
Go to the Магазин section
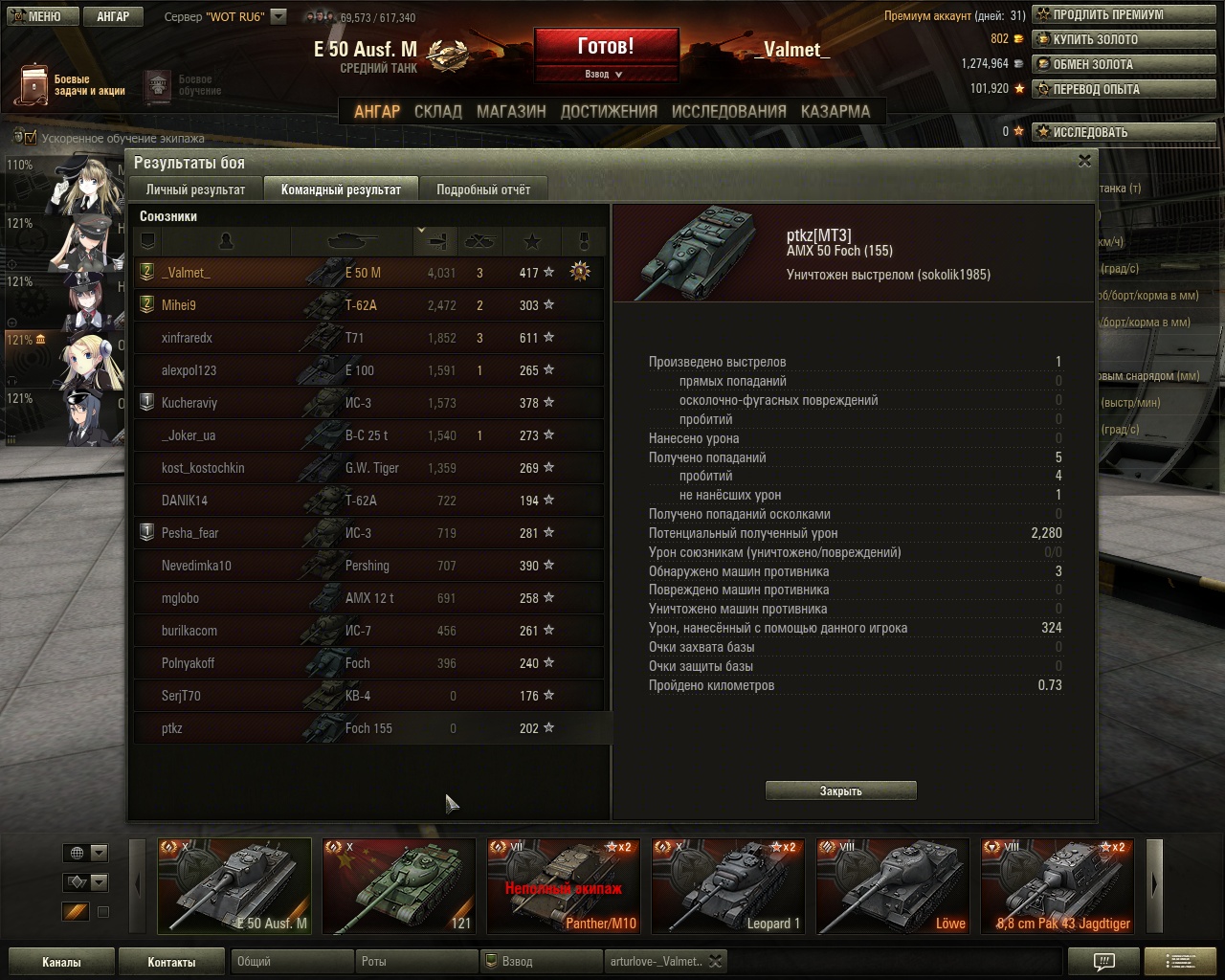coord(511,111)
